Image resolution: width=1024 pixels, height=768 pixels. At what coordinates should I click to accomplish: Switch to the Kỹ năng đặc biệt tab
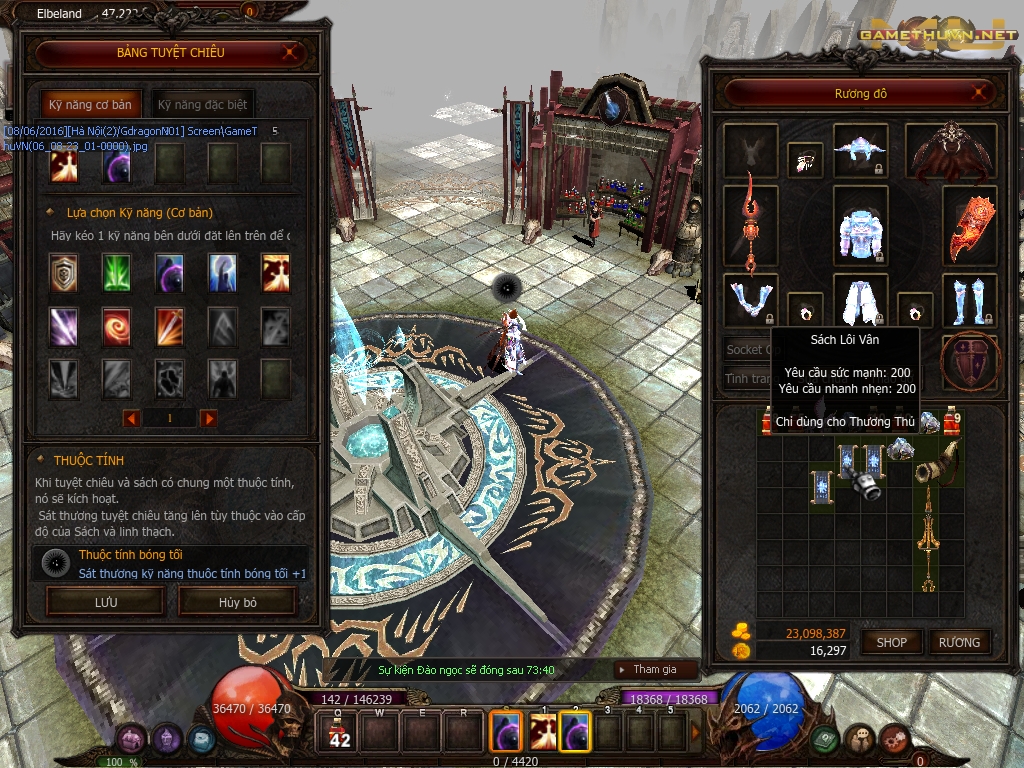click(202, 104)
